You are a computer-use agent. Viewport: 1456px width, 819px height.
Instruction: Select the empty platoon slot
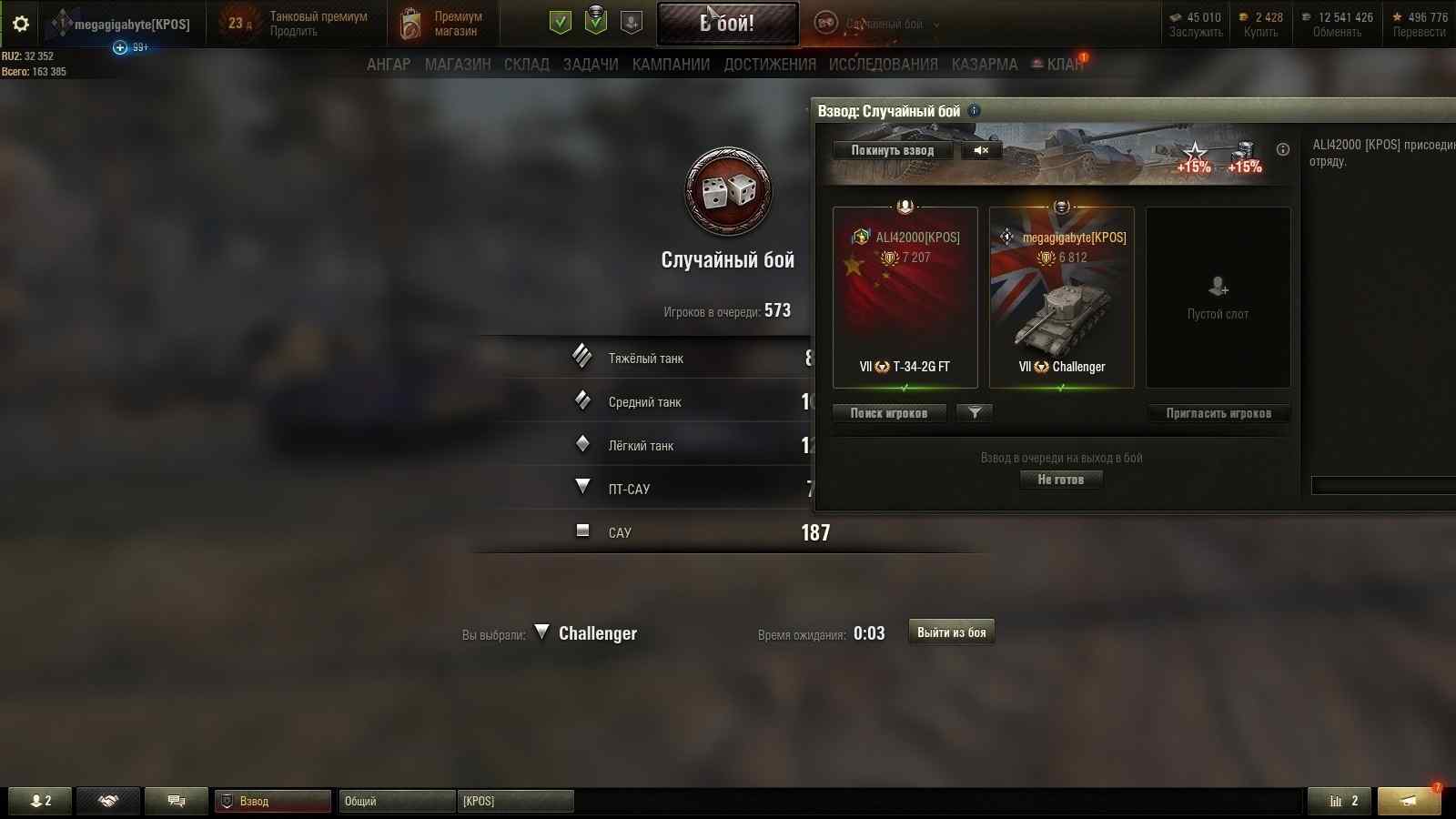(x=1218, y=298)
